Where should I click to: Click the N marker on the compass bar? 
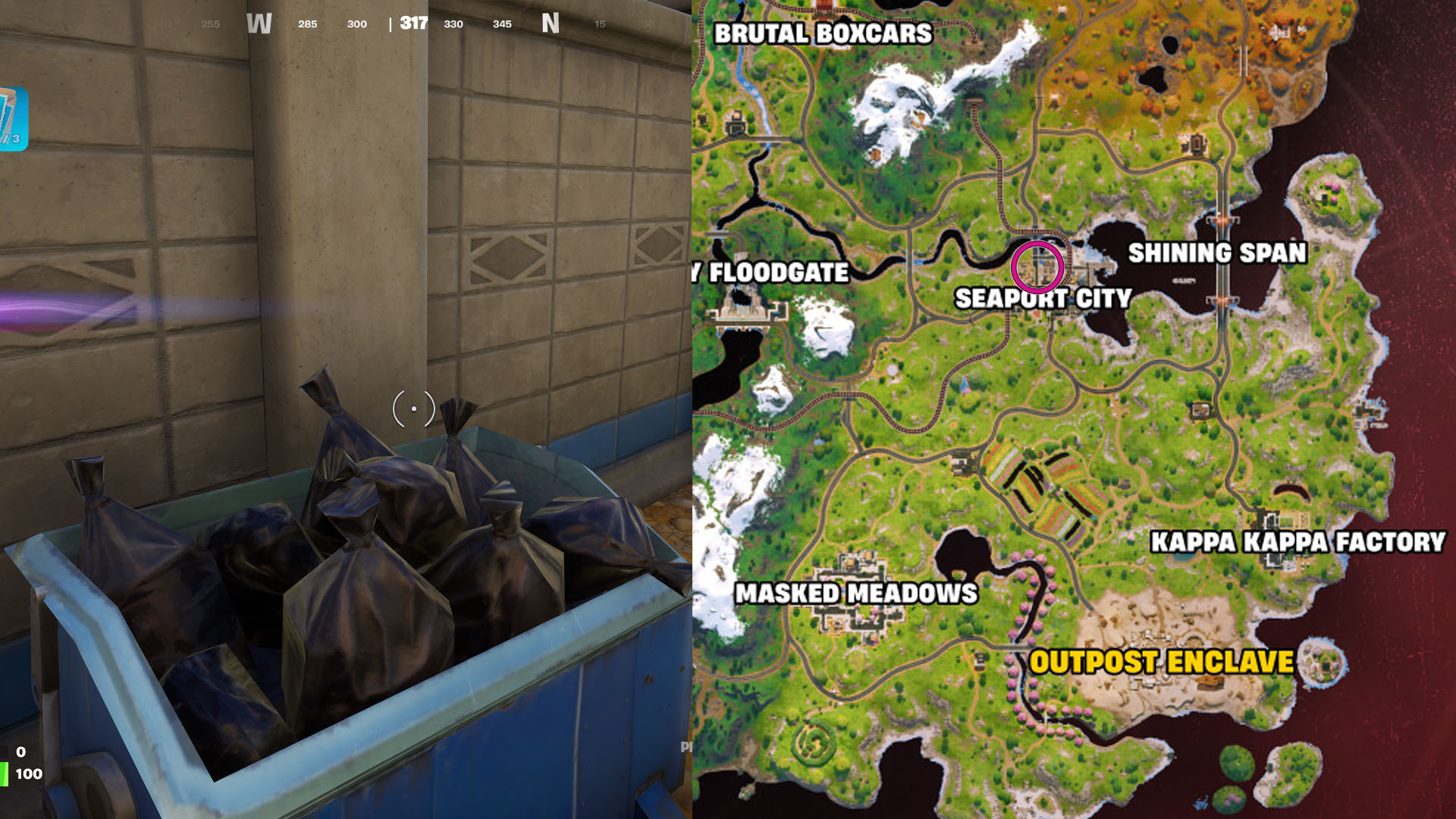pos(553,24)
